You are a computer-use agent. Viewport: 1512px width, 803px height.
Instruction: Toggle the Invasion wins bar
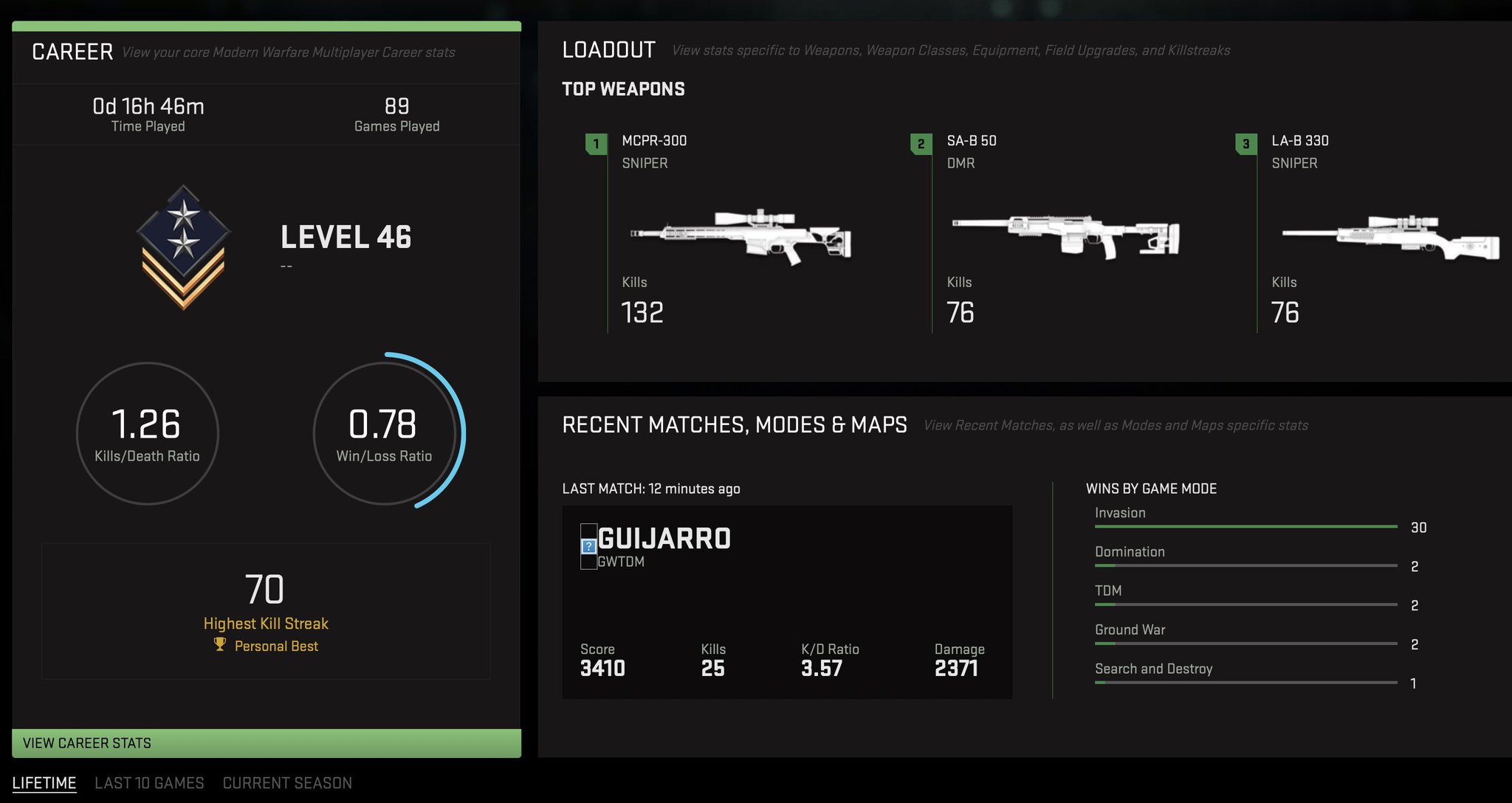tap(1245, 526)
